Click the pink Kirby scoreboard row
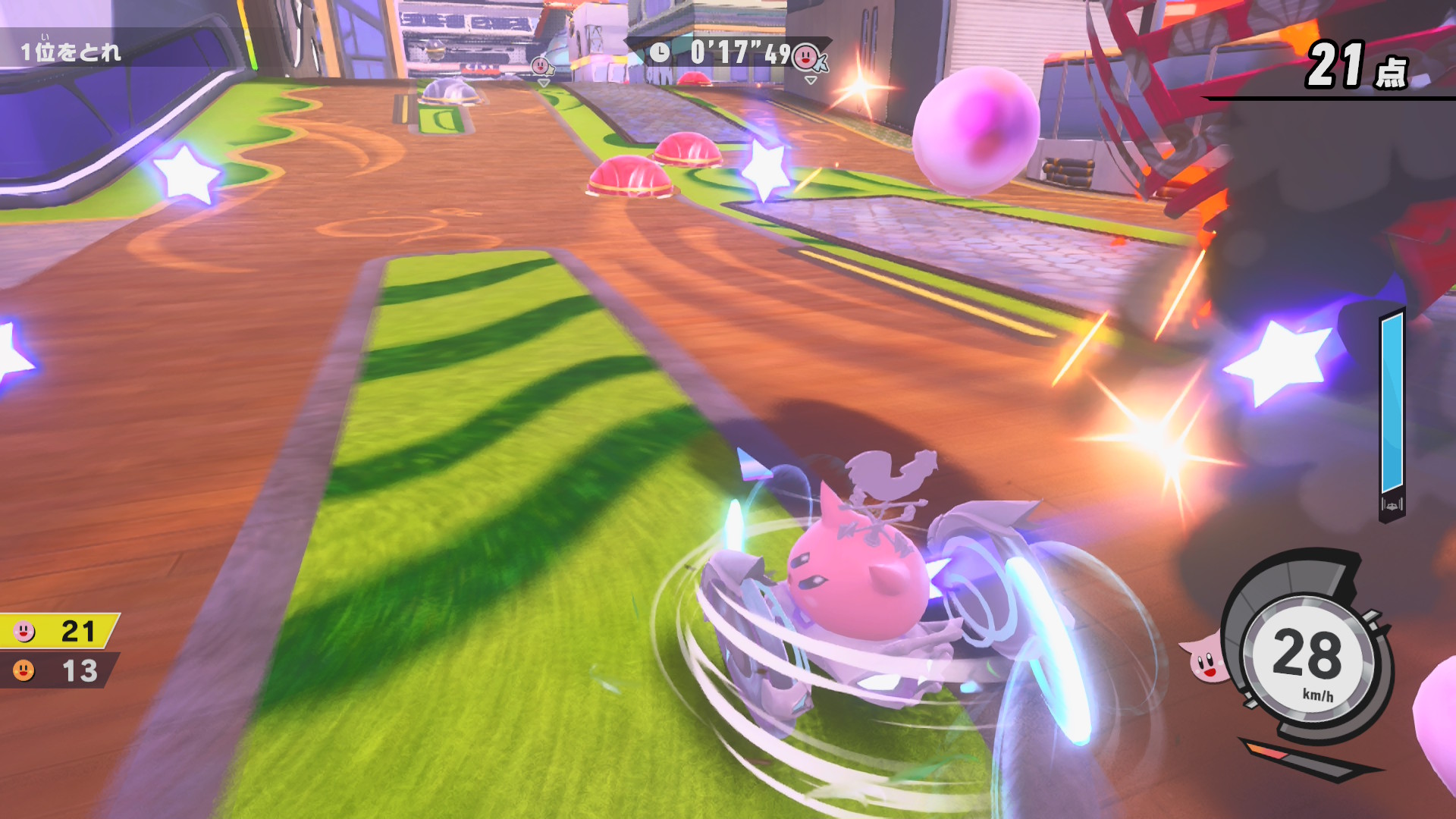 [58, 631]
